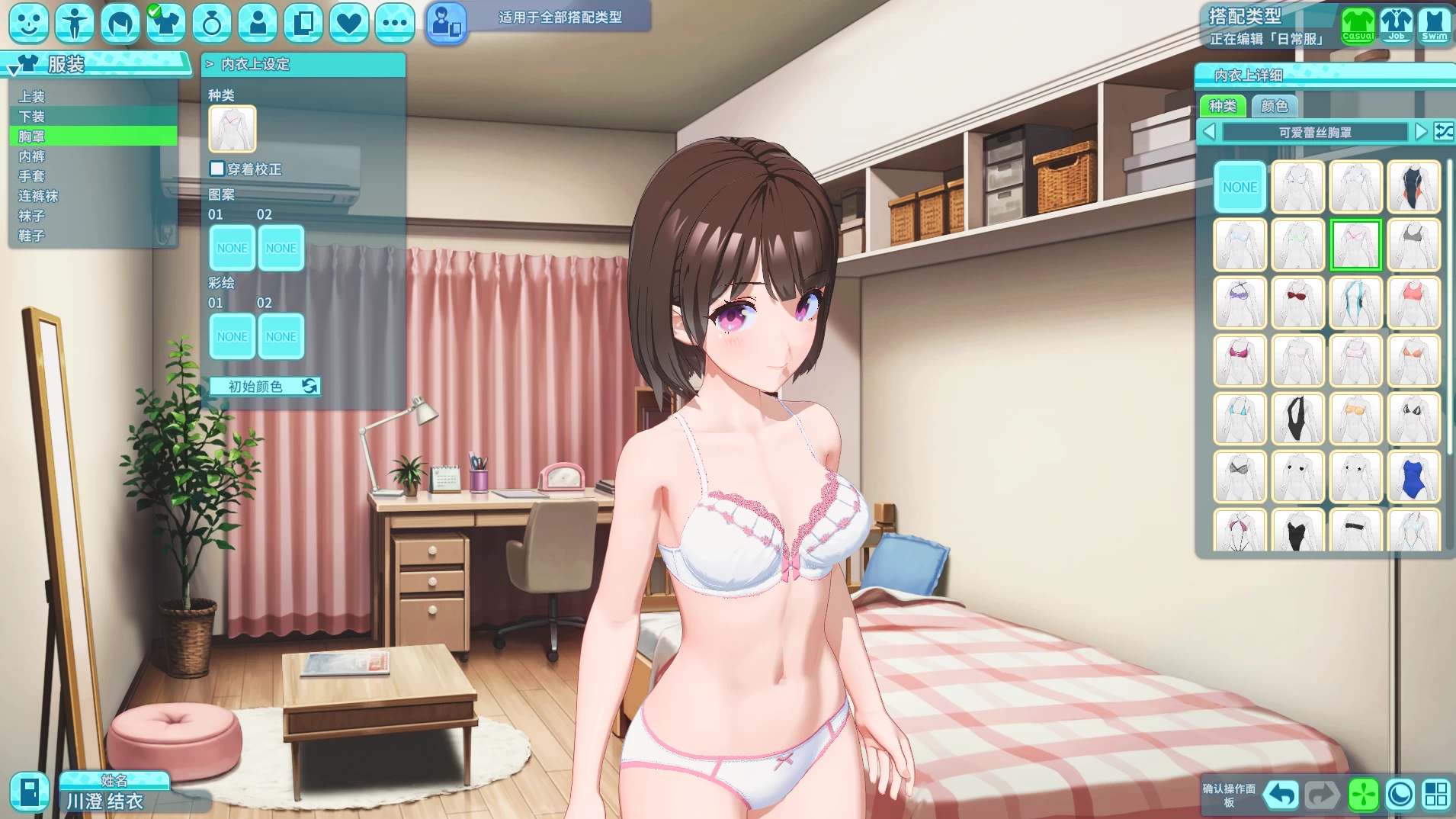The width and height of the screenshot is (1456, 819).
Task: Undo the last action
Action: 1283,796
